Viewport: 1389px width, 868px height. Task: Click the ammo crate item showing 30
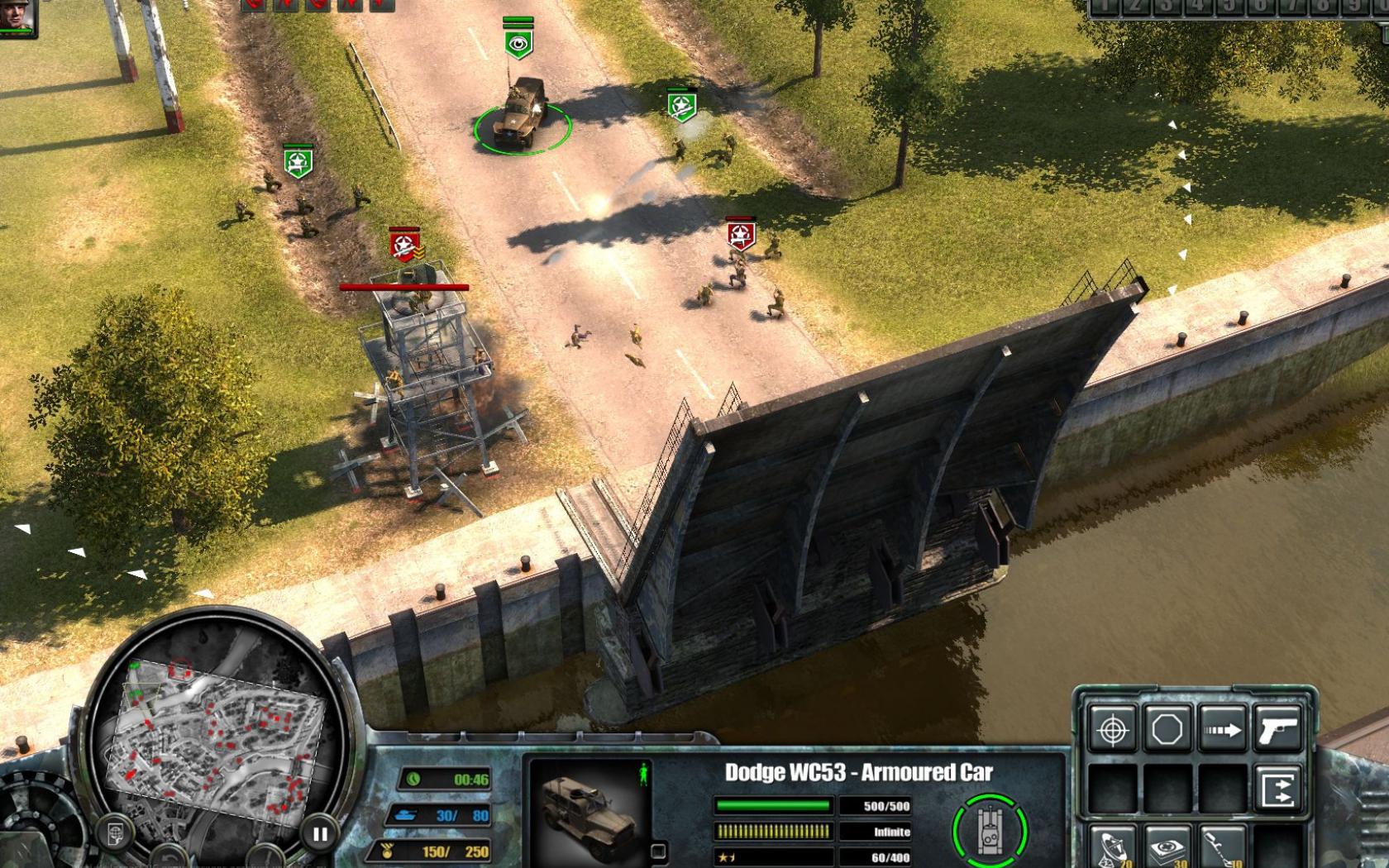(1167, 848)
